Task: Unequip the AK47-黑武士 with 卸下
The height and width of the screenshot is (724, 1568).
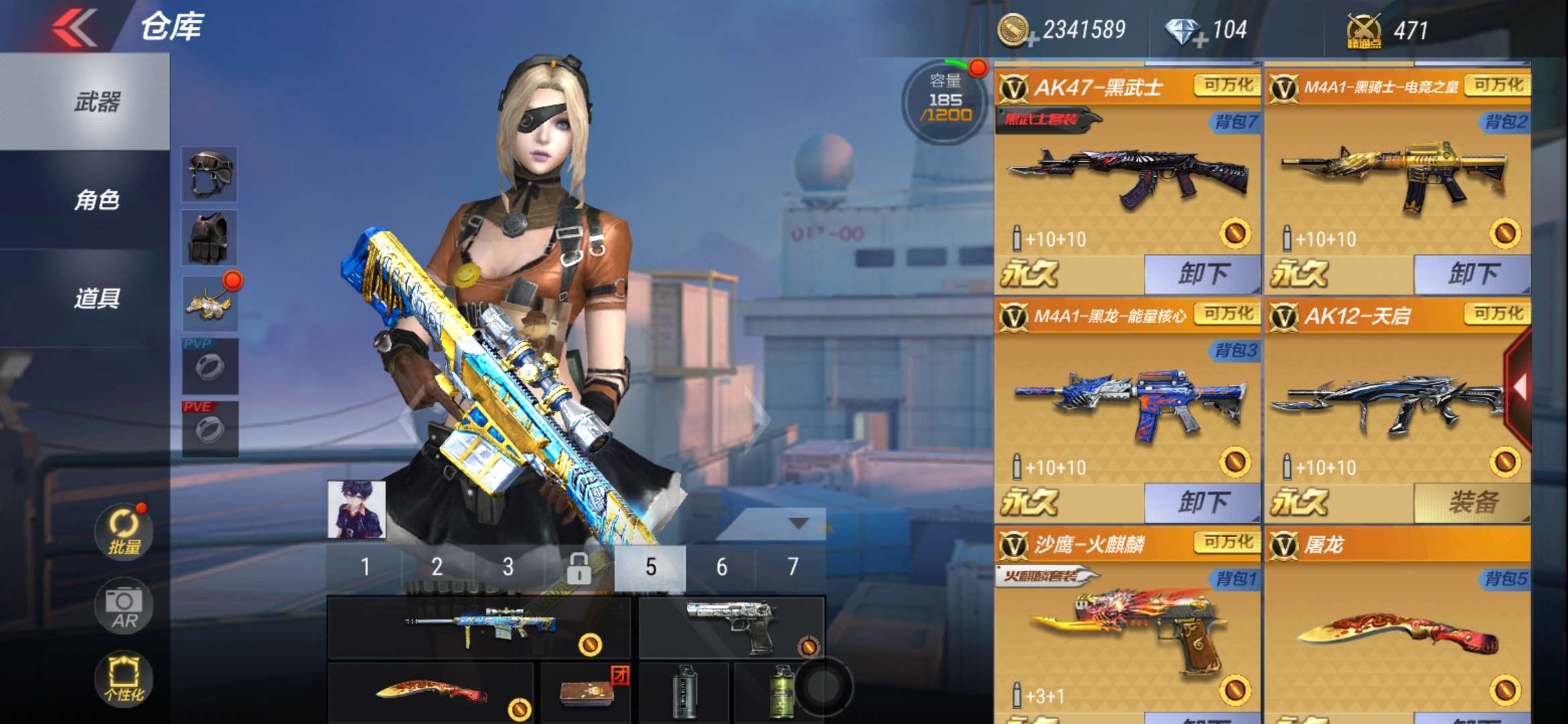Action: click(1202, 274)
